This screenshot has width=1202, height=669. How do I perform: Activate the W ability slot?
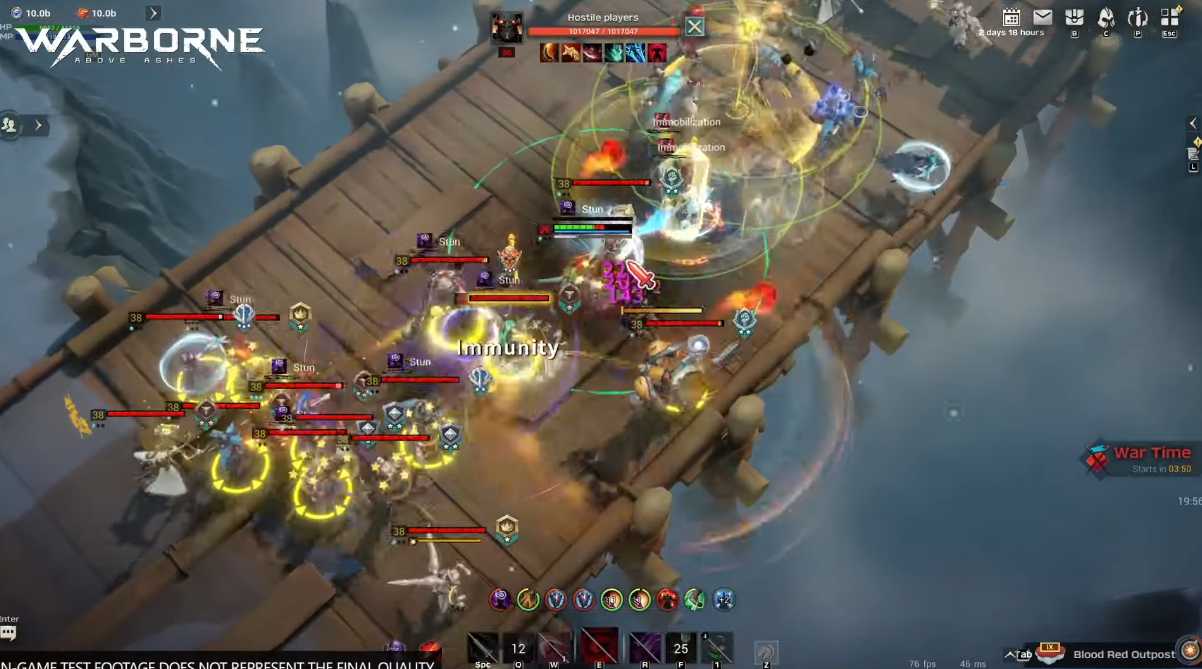click(x=554, y=648)
